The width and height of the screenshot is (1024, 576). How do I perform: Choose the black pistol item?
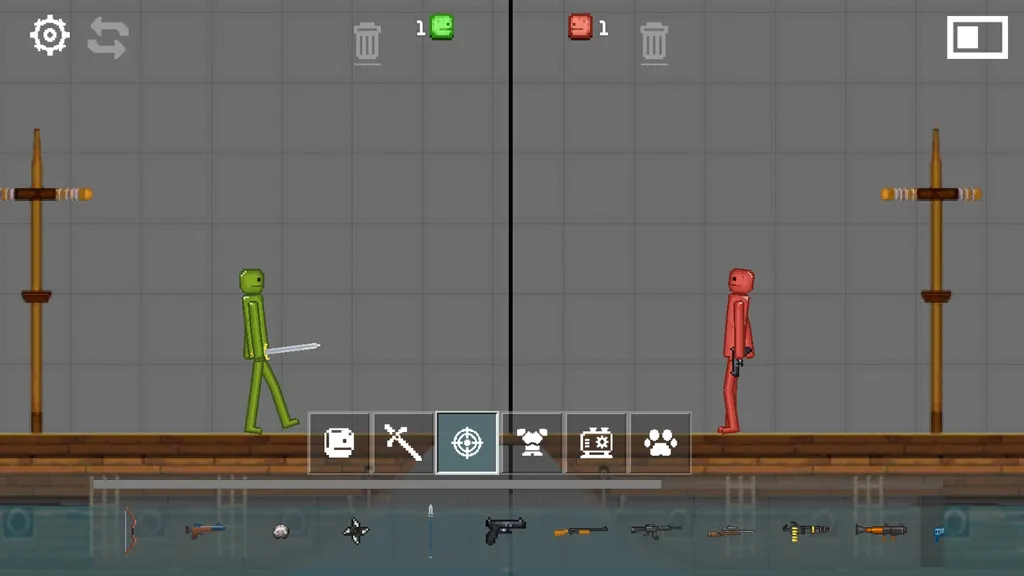click(505, 529)
